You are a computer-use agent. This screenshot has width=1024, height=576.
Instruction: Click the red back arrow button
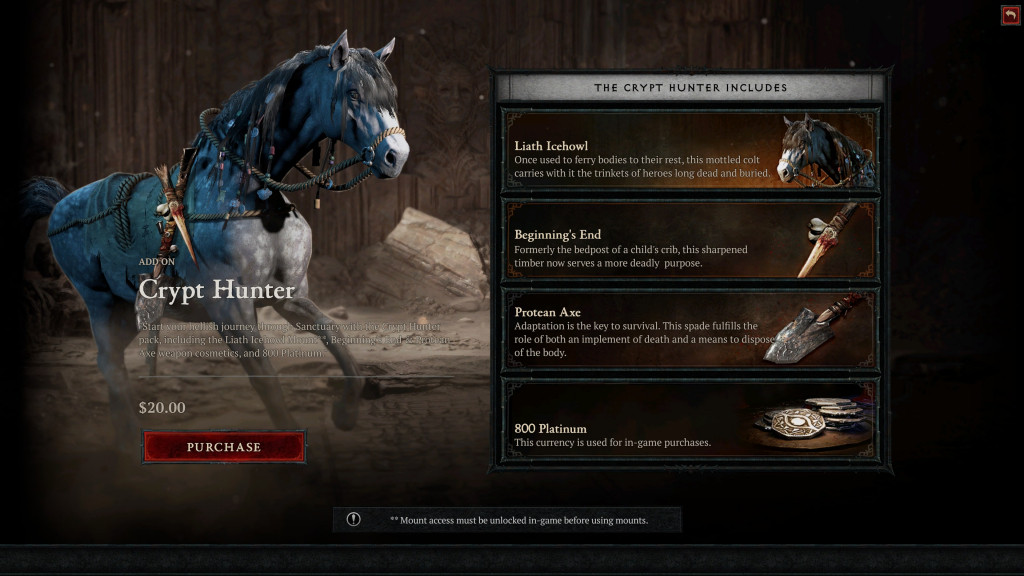(x=1010, y=15)
